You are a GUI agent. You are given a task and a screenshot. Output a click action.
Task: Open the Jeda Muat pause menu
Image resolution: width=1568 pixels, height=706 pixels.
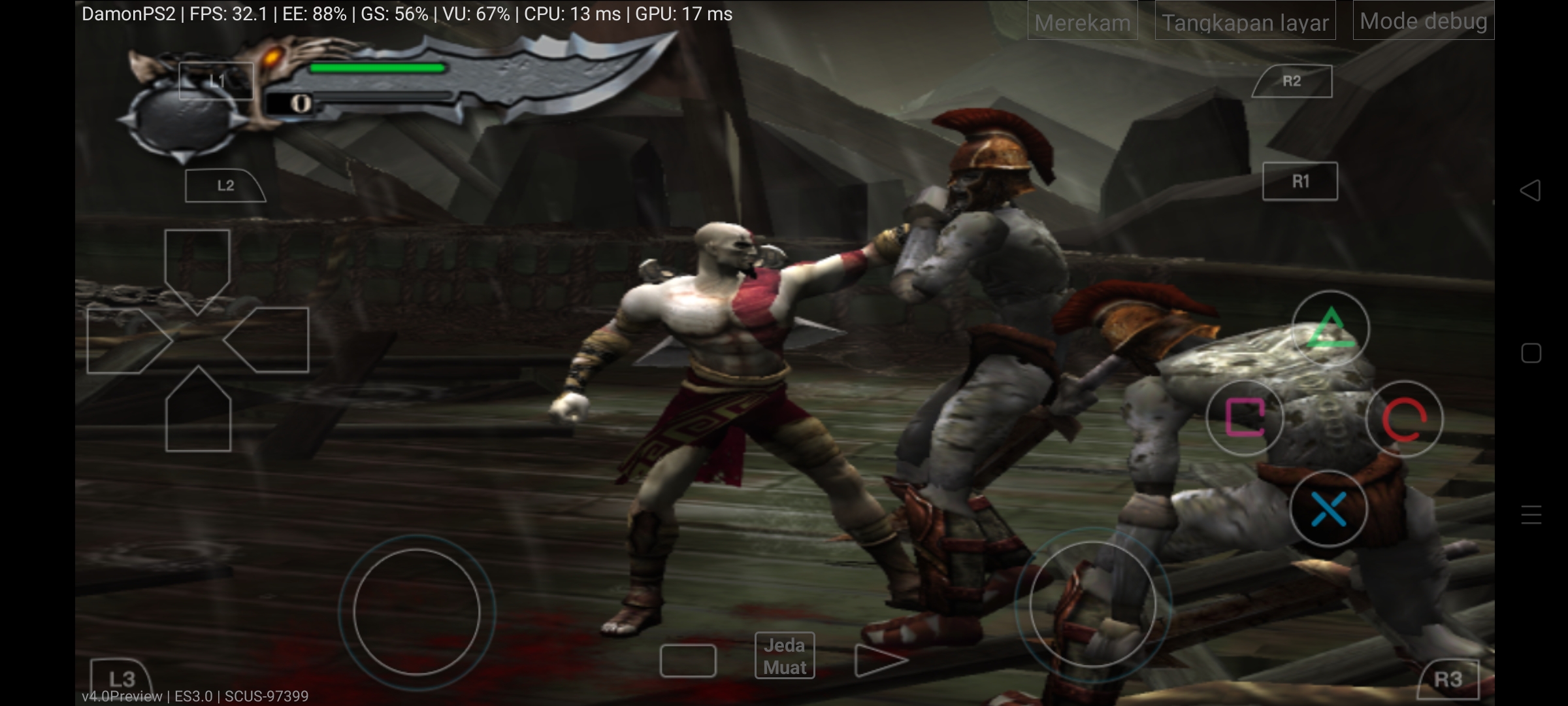tap(786, 655)
